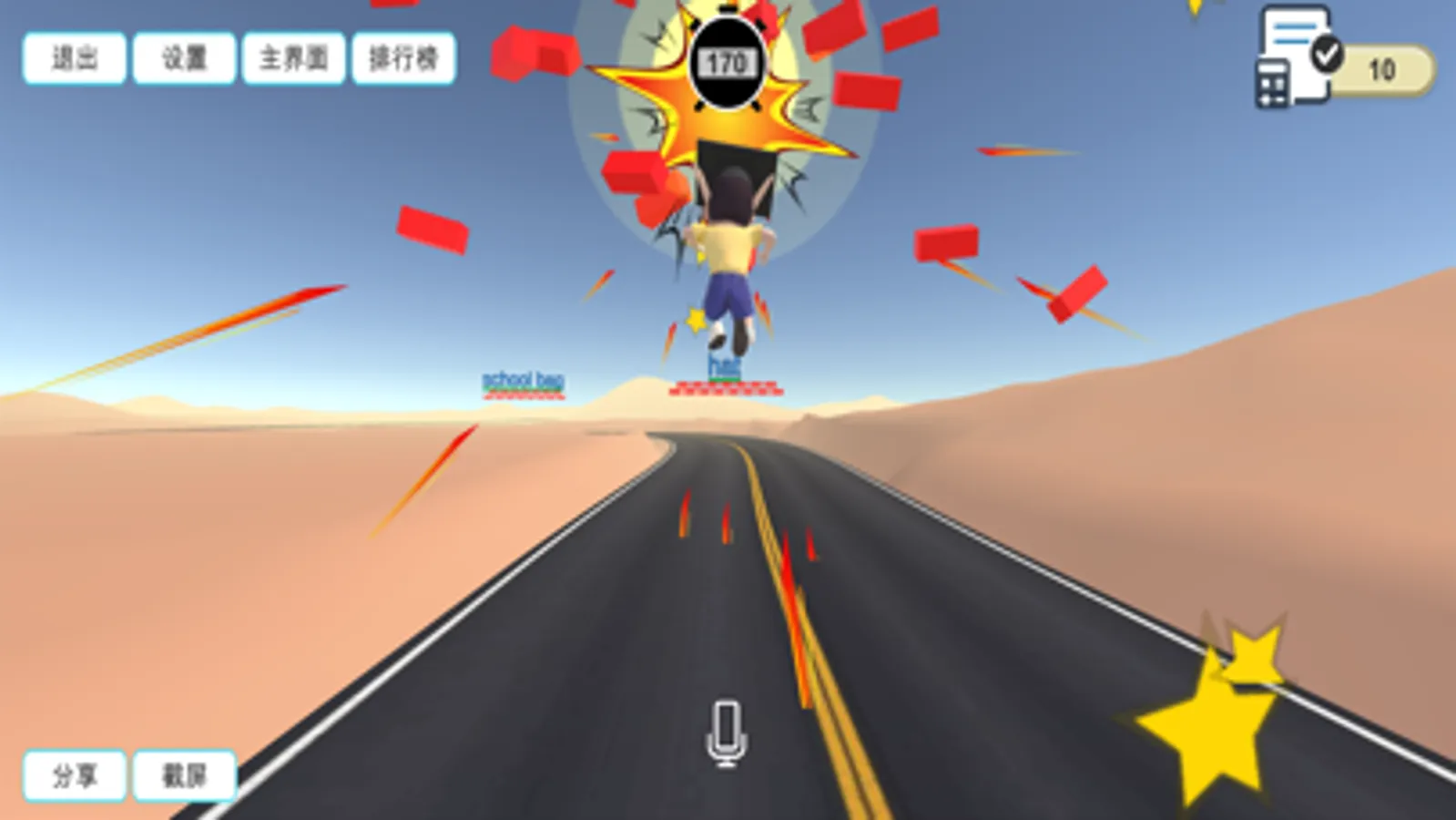The width and height of the screenshot is (1456, 820).
Task: Tap 截屏 to take a screenshot
Action: click(186, 775)
